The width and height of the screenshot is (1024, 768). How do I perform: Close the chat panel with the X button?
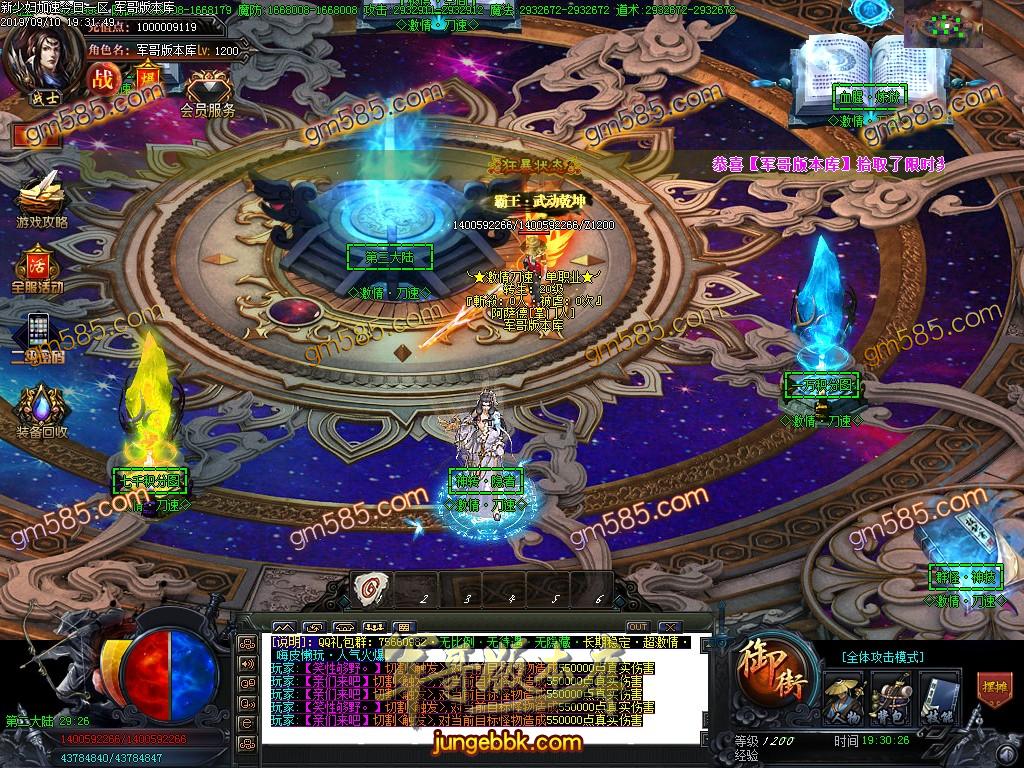(x=670, y=626)
